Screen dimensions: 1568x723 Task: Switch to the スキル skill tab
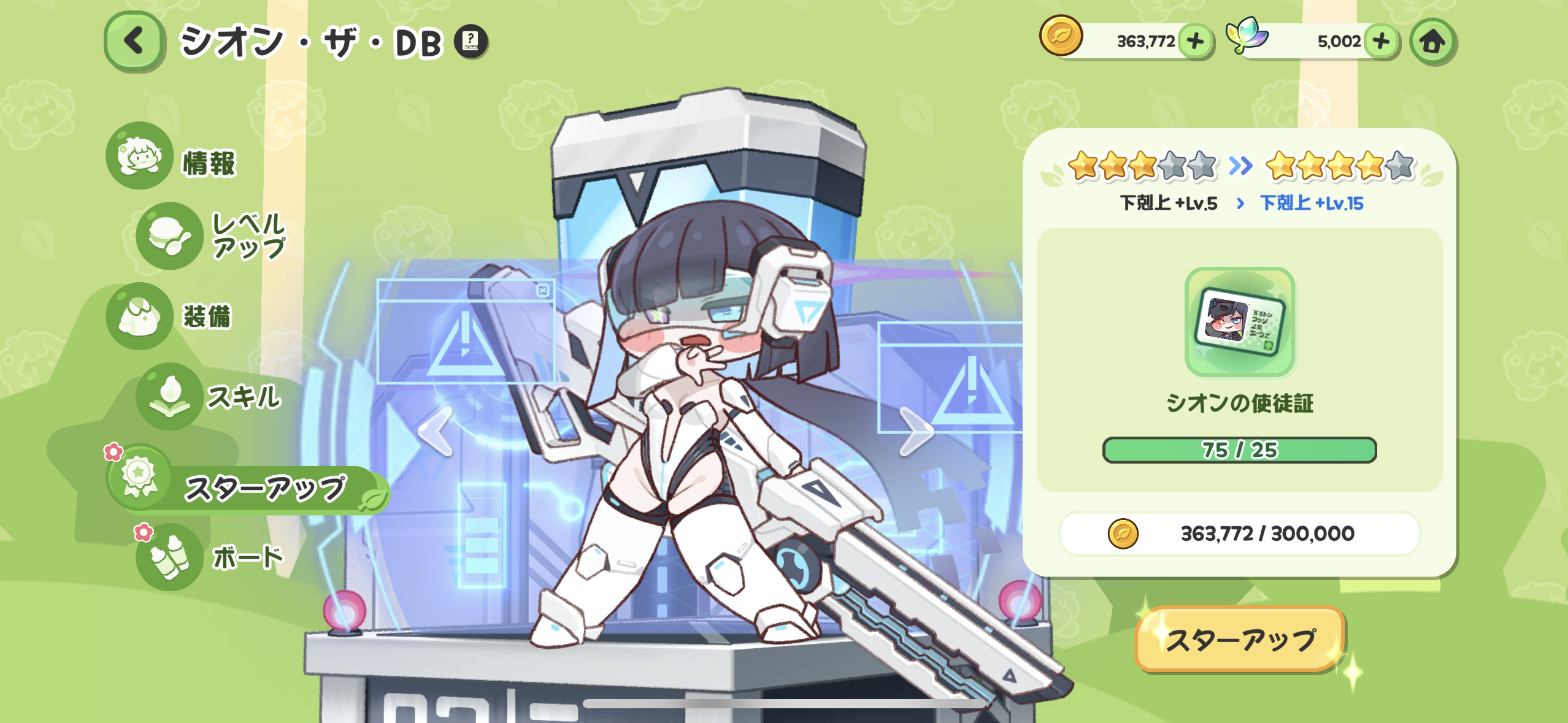[210, 396]
